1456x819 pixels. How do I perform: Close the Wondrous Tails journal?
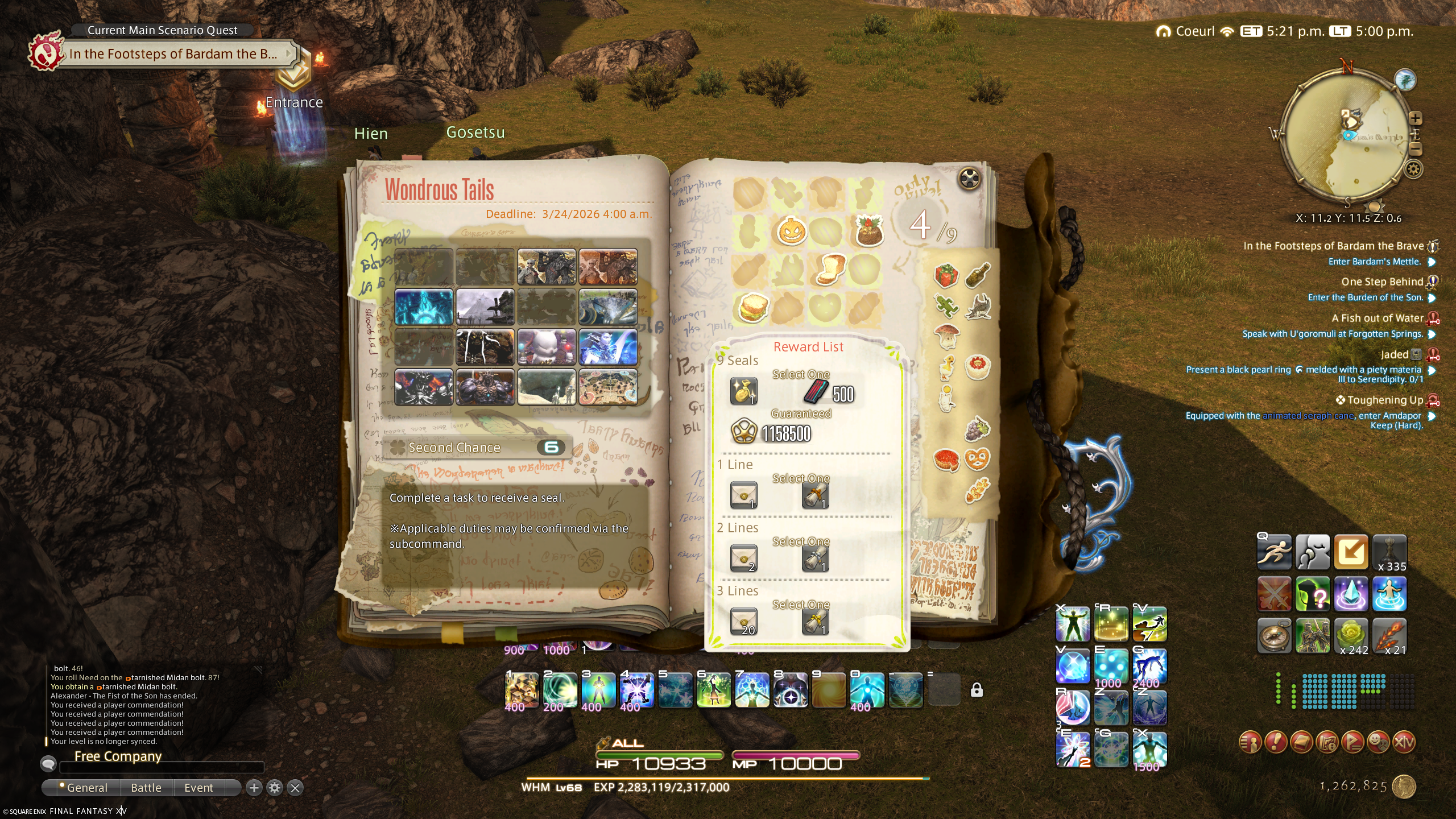(970, 179)
